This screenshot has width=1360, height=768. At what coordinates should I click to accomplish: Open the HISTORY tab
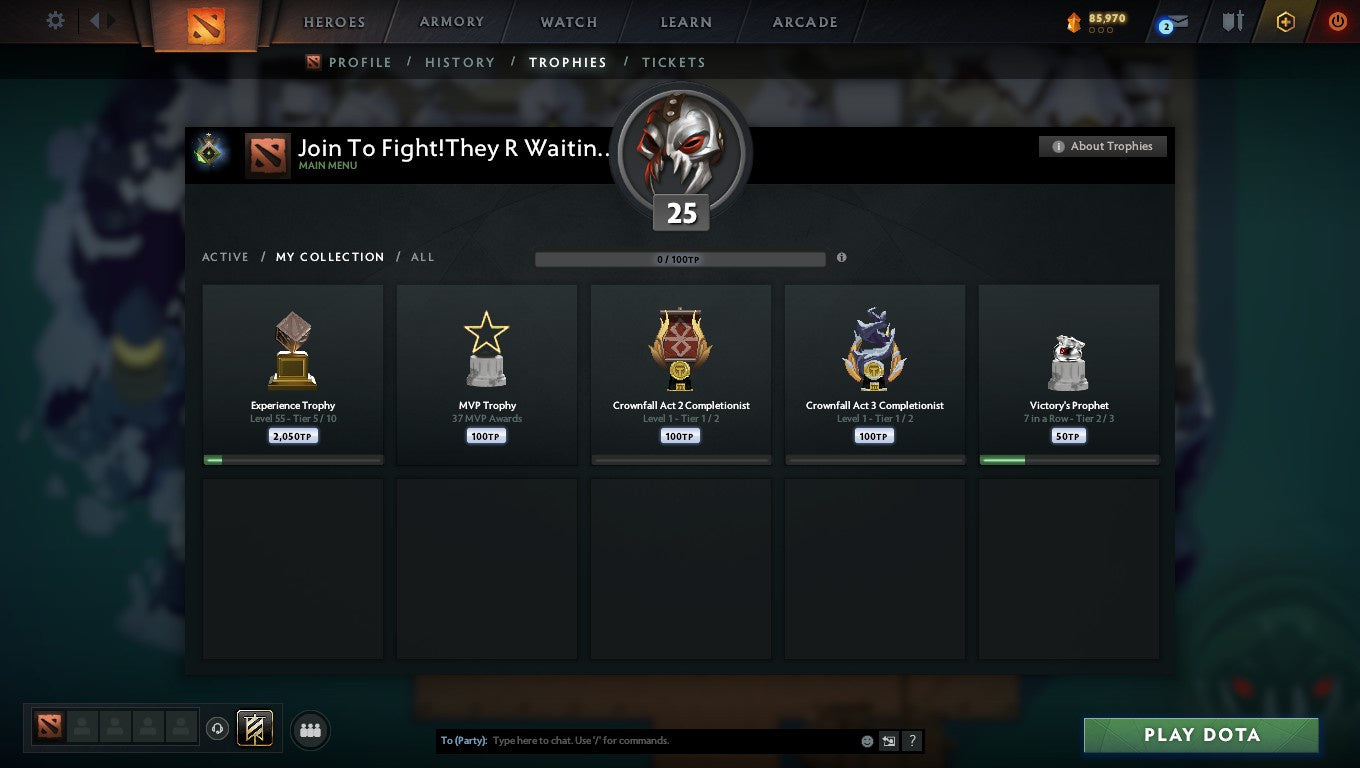[x=459, y=62]
